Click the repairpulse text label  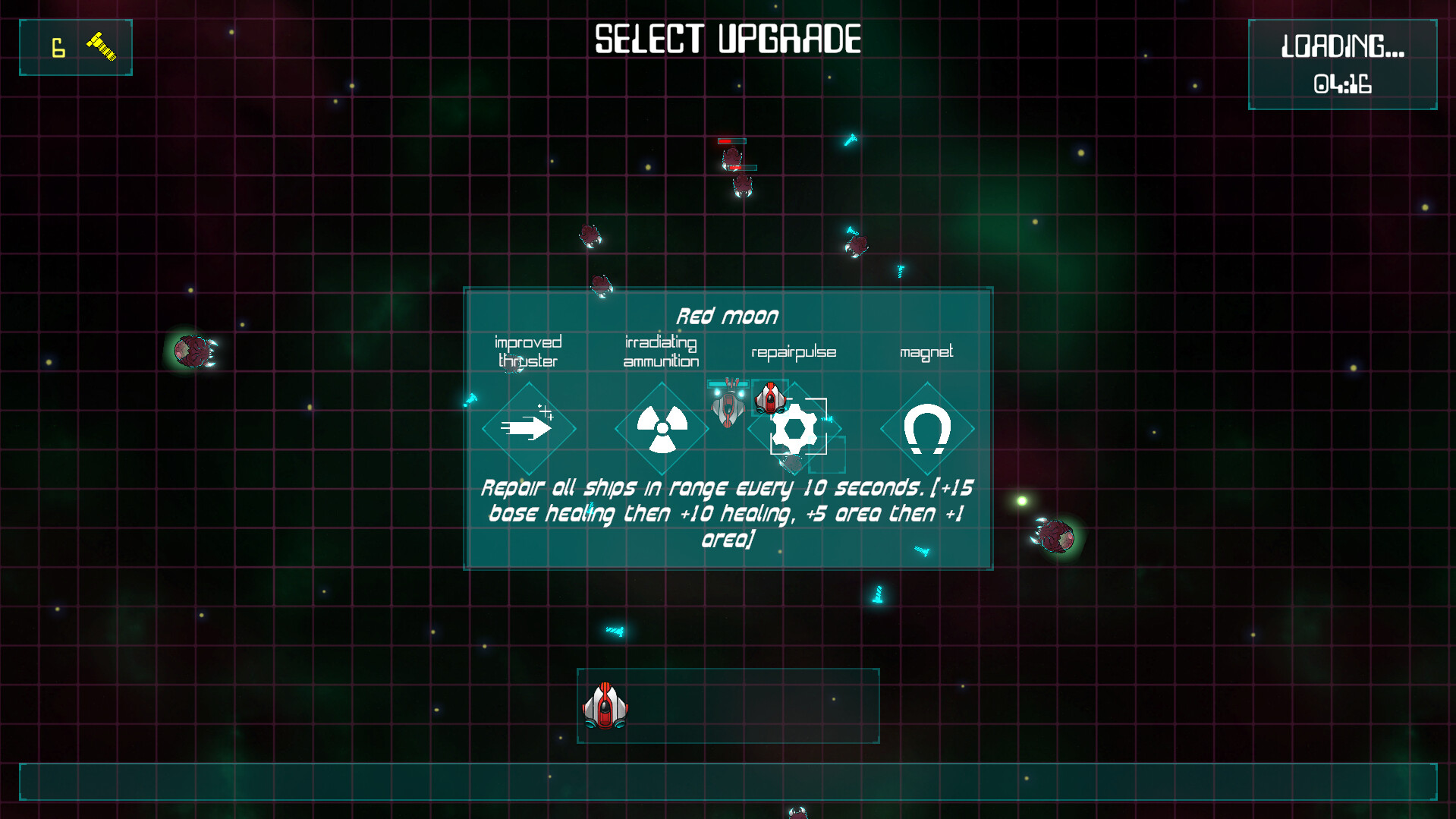click(794, 351)
